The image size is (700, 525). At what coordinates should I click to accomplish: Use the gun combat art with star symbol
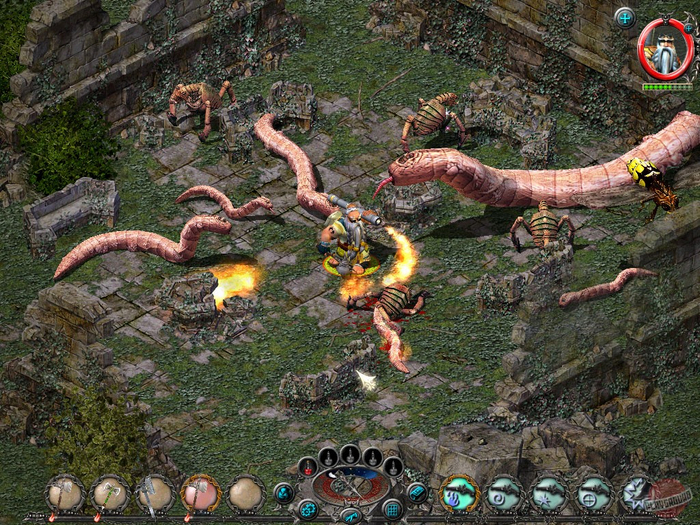(549, 493)
